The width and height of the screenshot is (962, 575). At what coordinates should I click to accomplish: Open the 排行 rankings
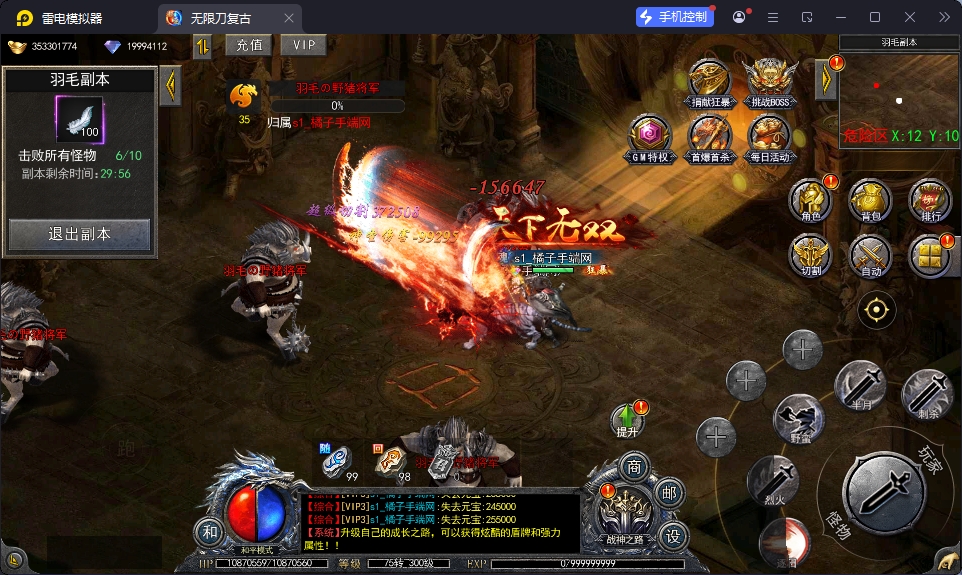tap(930, 198)
